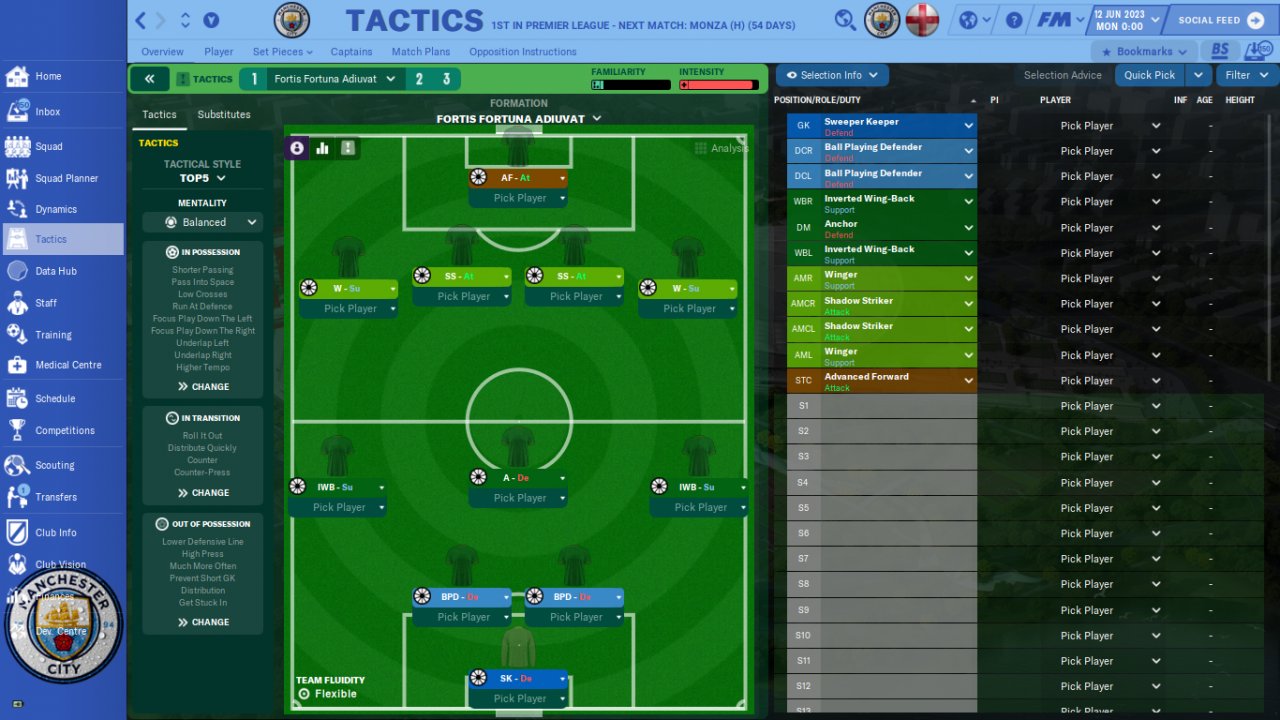Switch to the Substitutes tab

[x=224, y=115]
